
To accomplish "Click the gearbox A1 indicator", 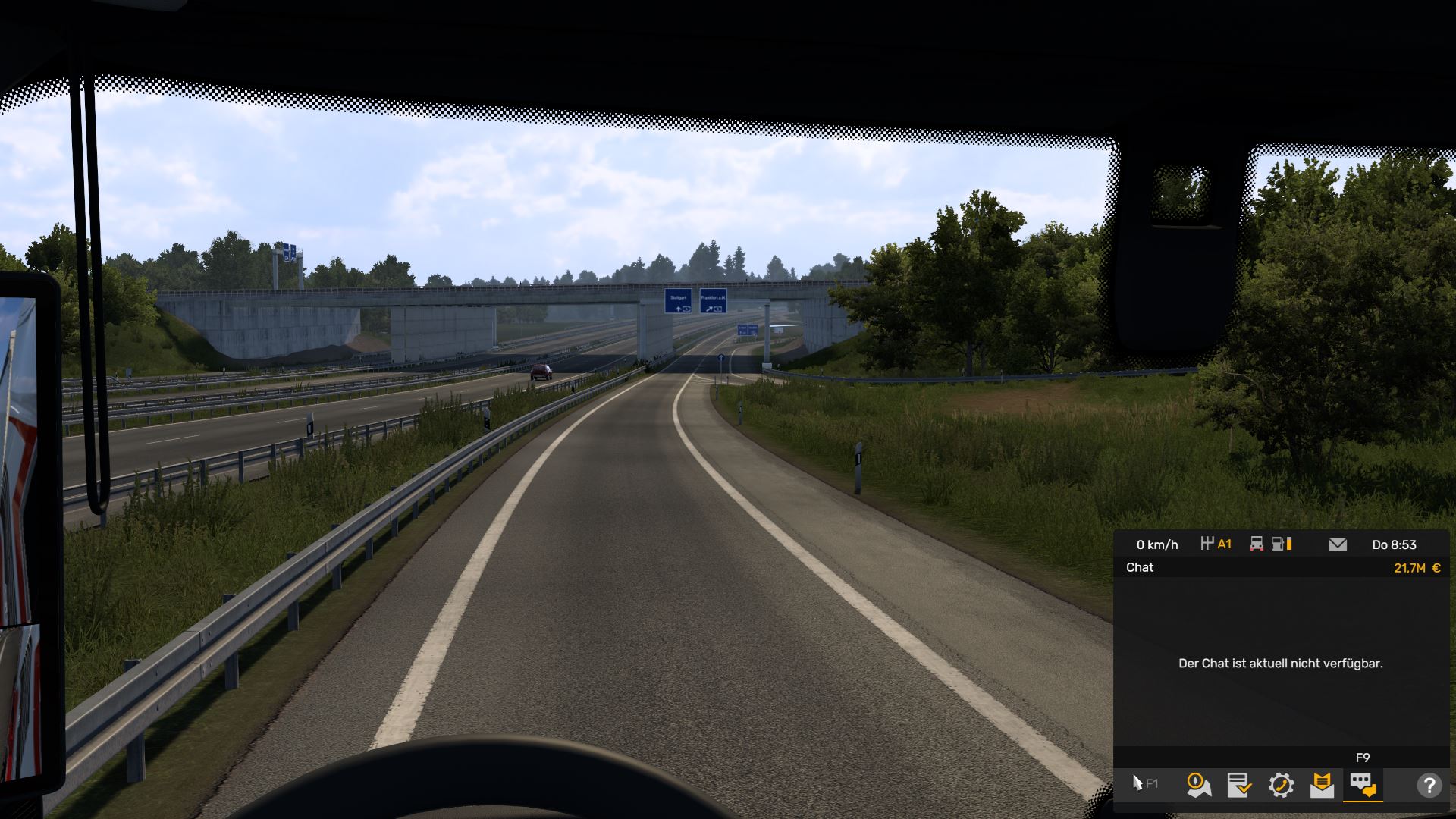I will click(x=1217, y=544).
